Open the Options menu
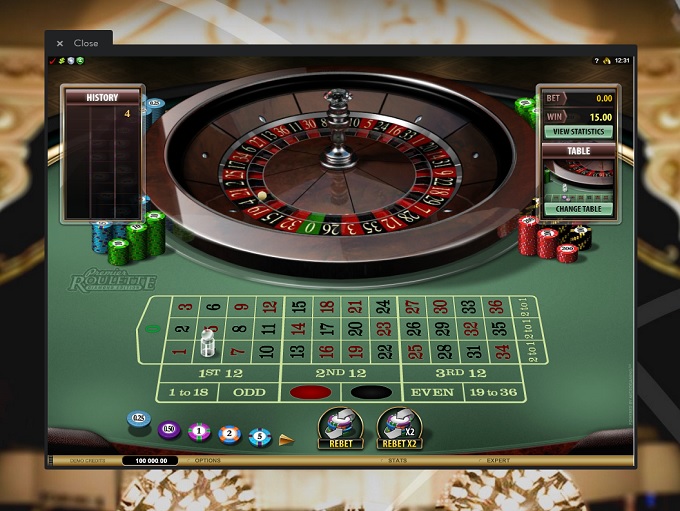The height and width of the screenshot is (511, 680). 207,460
